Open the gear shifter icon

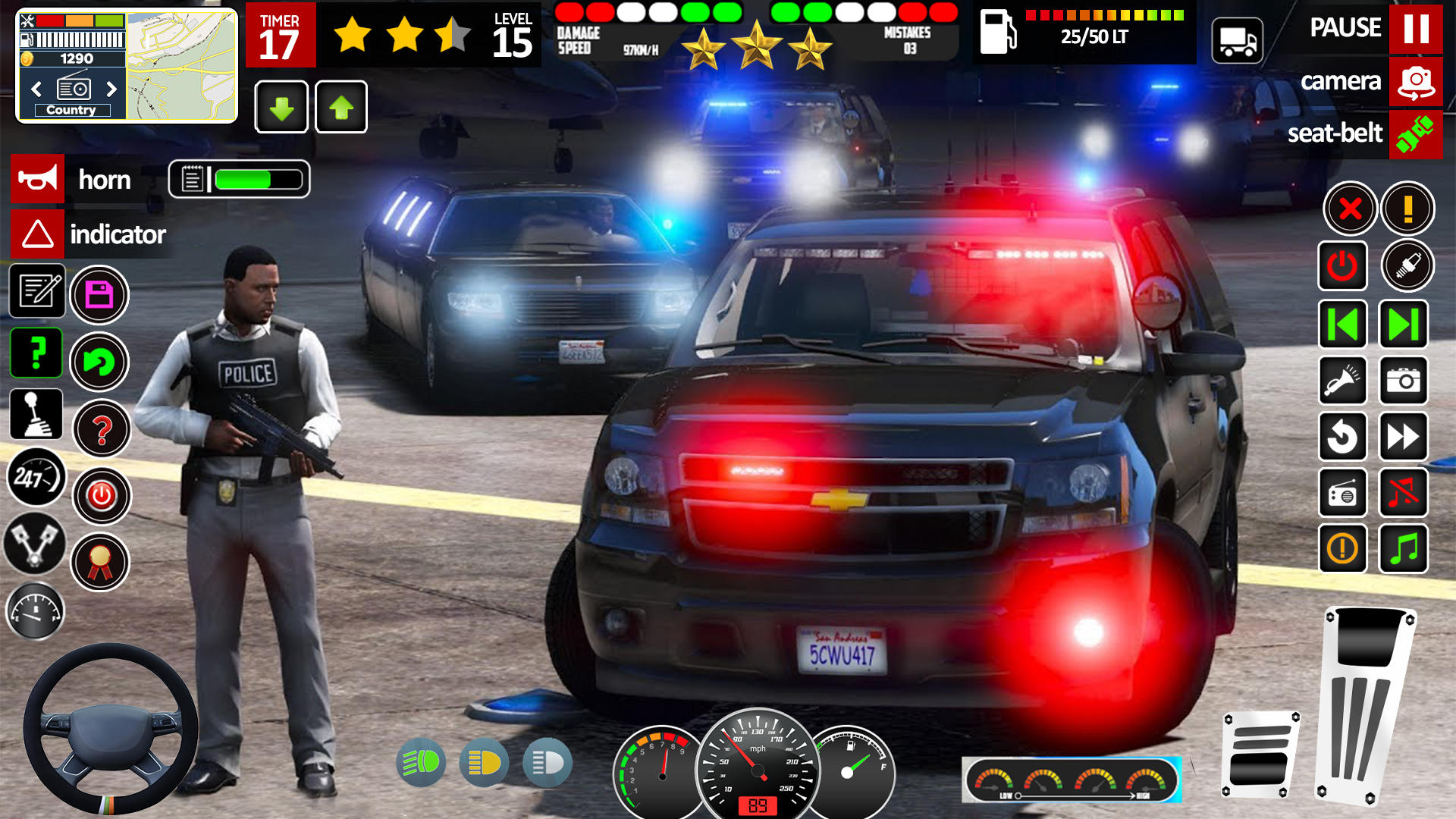pyautogui.click(x=36, y=414)
